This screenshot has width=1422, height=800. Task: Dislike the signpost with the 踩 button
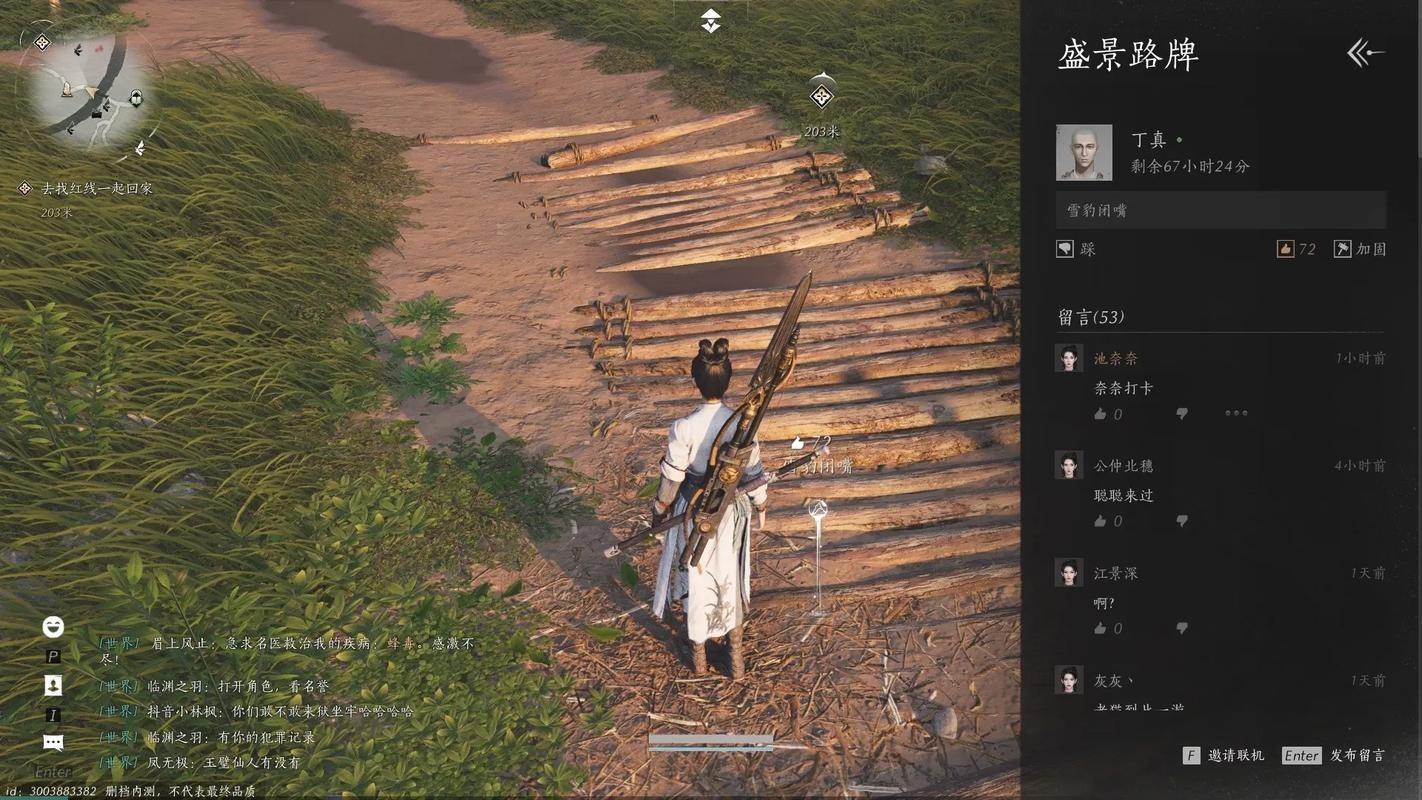[1076, 249]
